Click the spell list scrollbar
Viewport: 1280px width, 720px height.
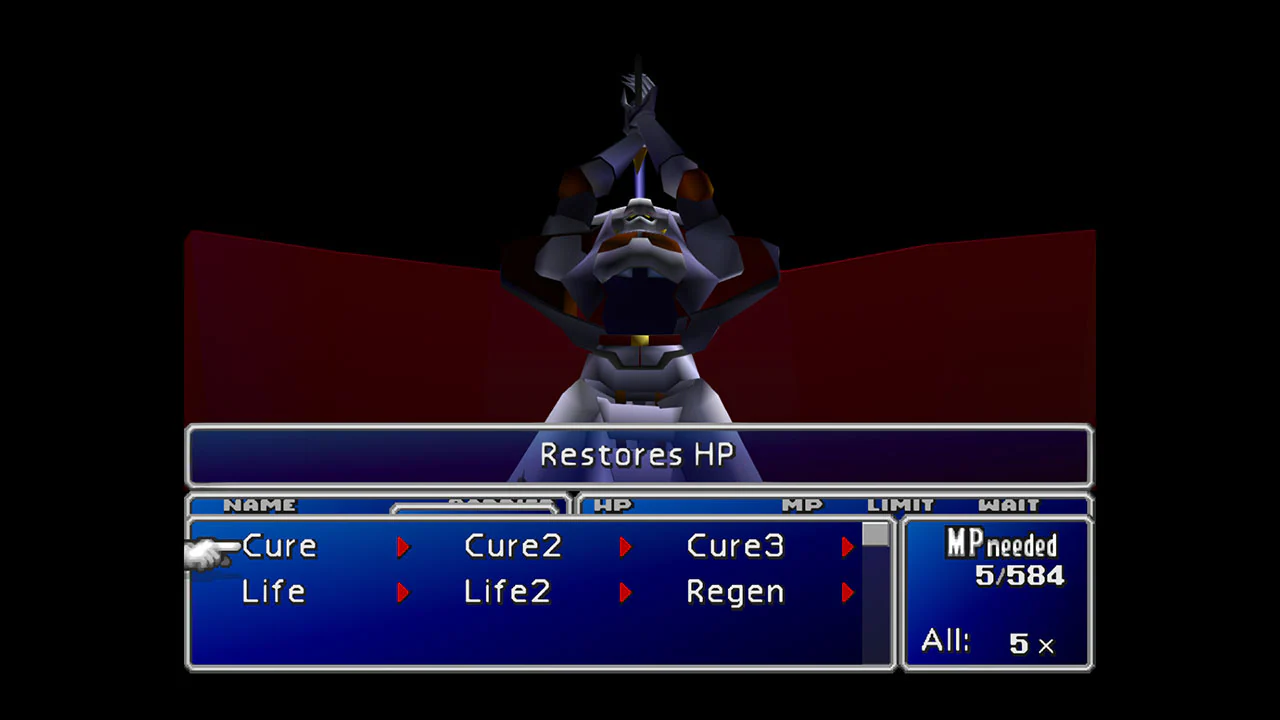tap(873, 537)
